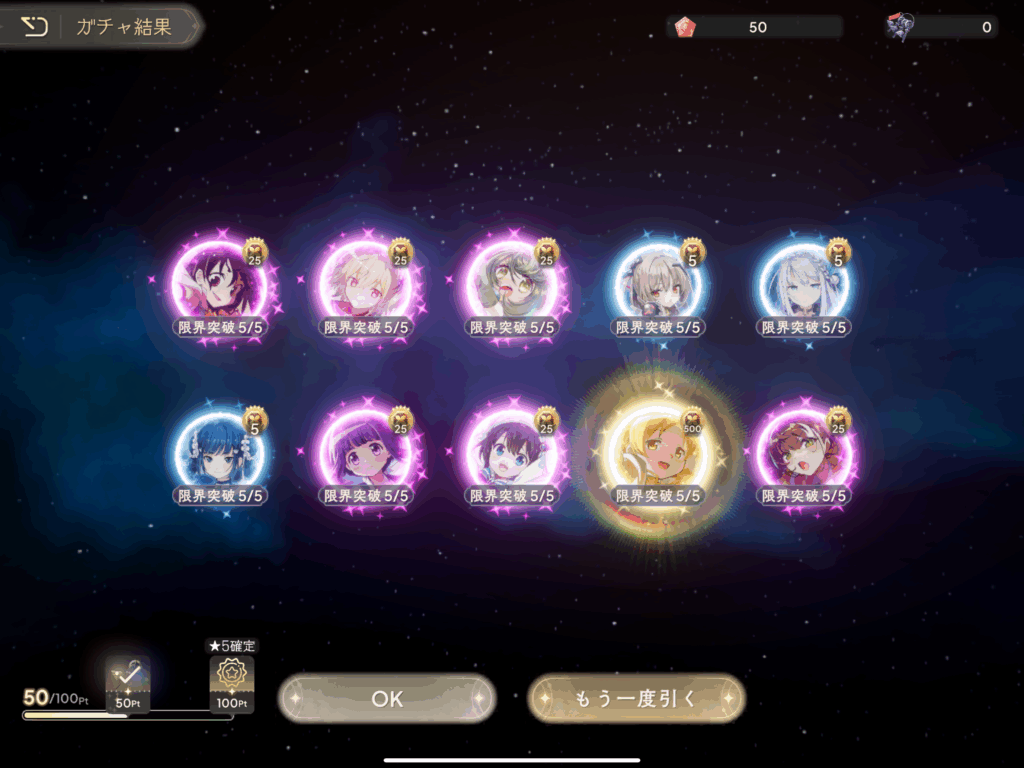Pull again with もう一度引く button

coord(636,698)
